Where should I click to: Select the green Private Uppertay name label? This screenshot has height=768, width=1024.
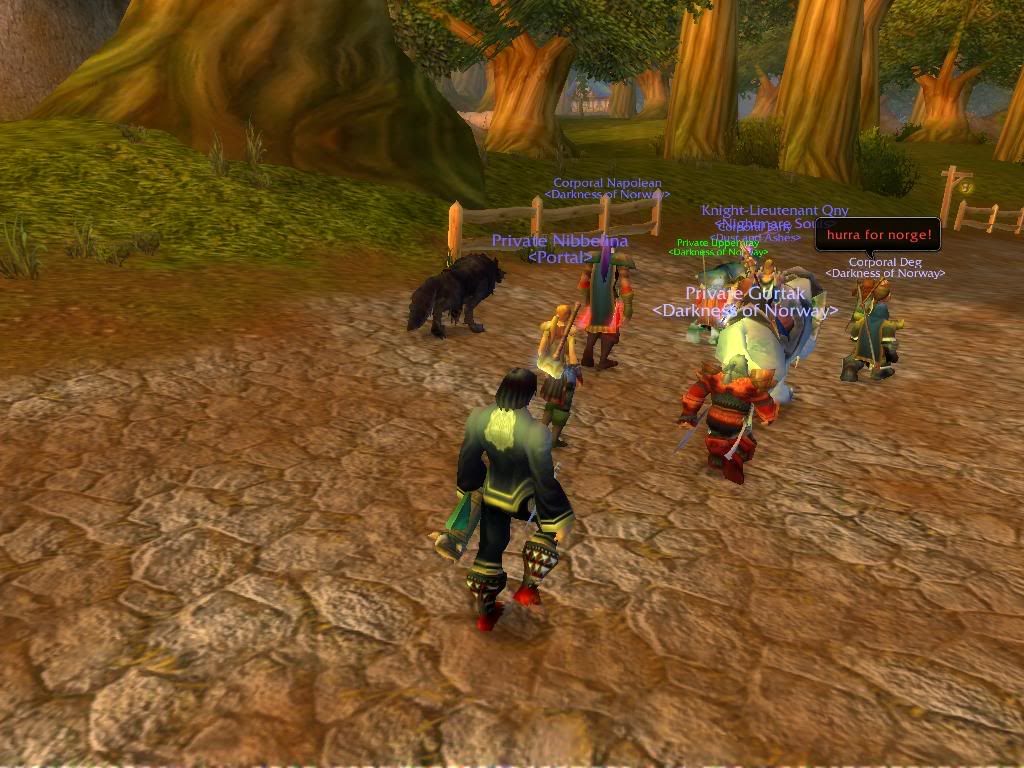716,243
